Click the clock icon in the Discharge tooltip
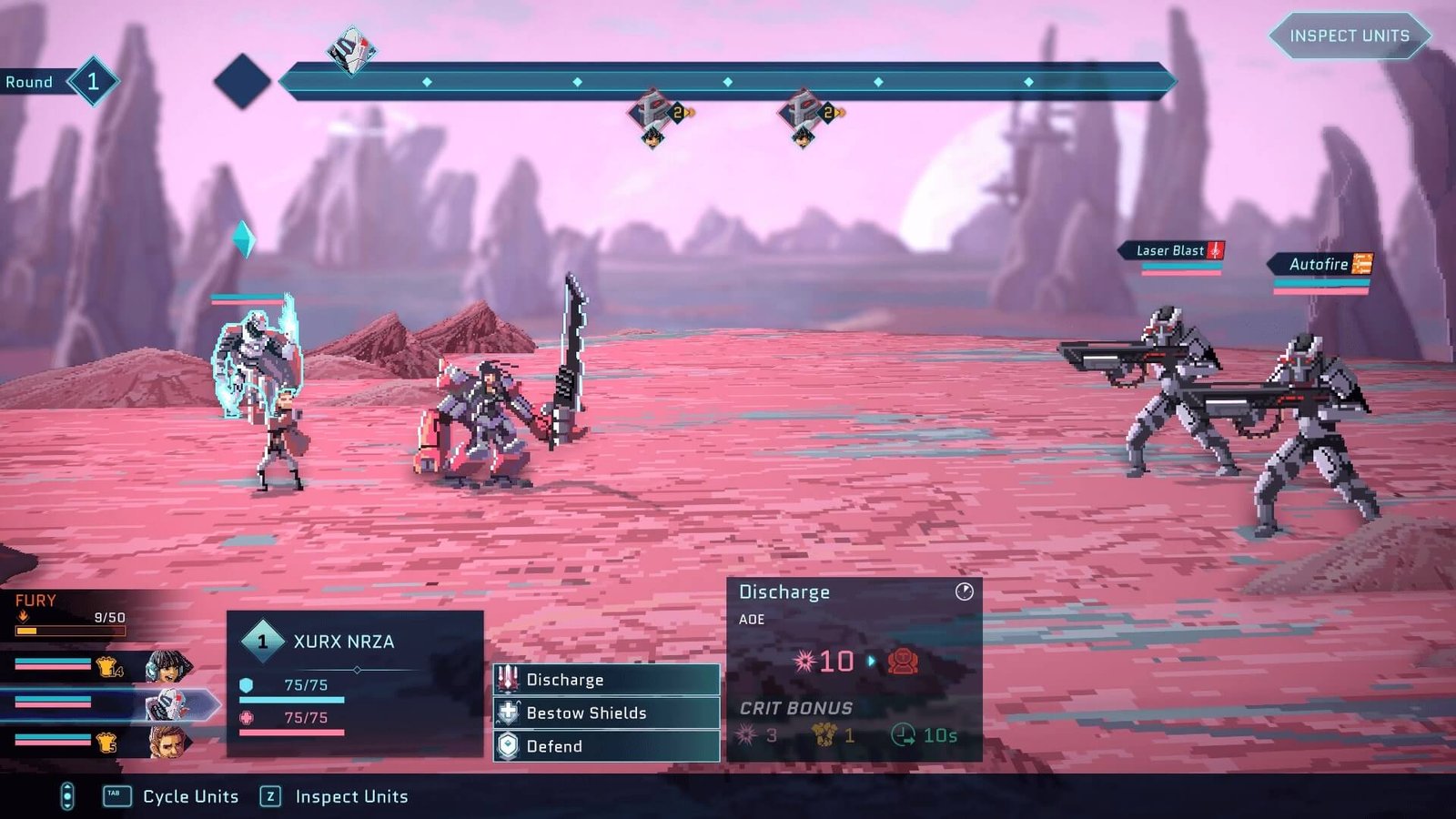This screenshot has width=1456, height=819. pyautogui.click(x=965, y=591)
